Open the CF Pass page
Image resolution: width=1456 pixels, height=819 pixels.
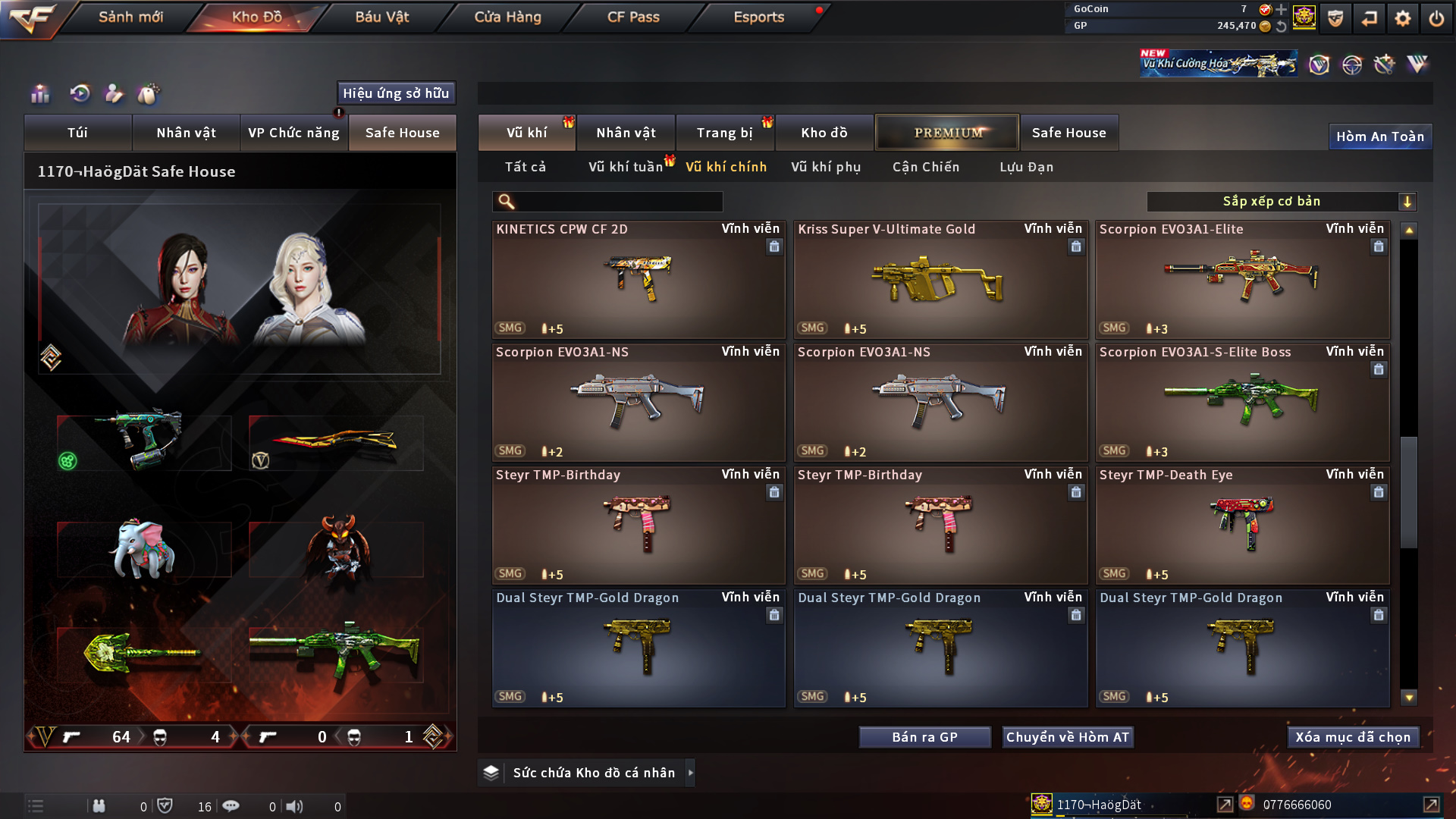pyautogui.click(x=633, y=17)
